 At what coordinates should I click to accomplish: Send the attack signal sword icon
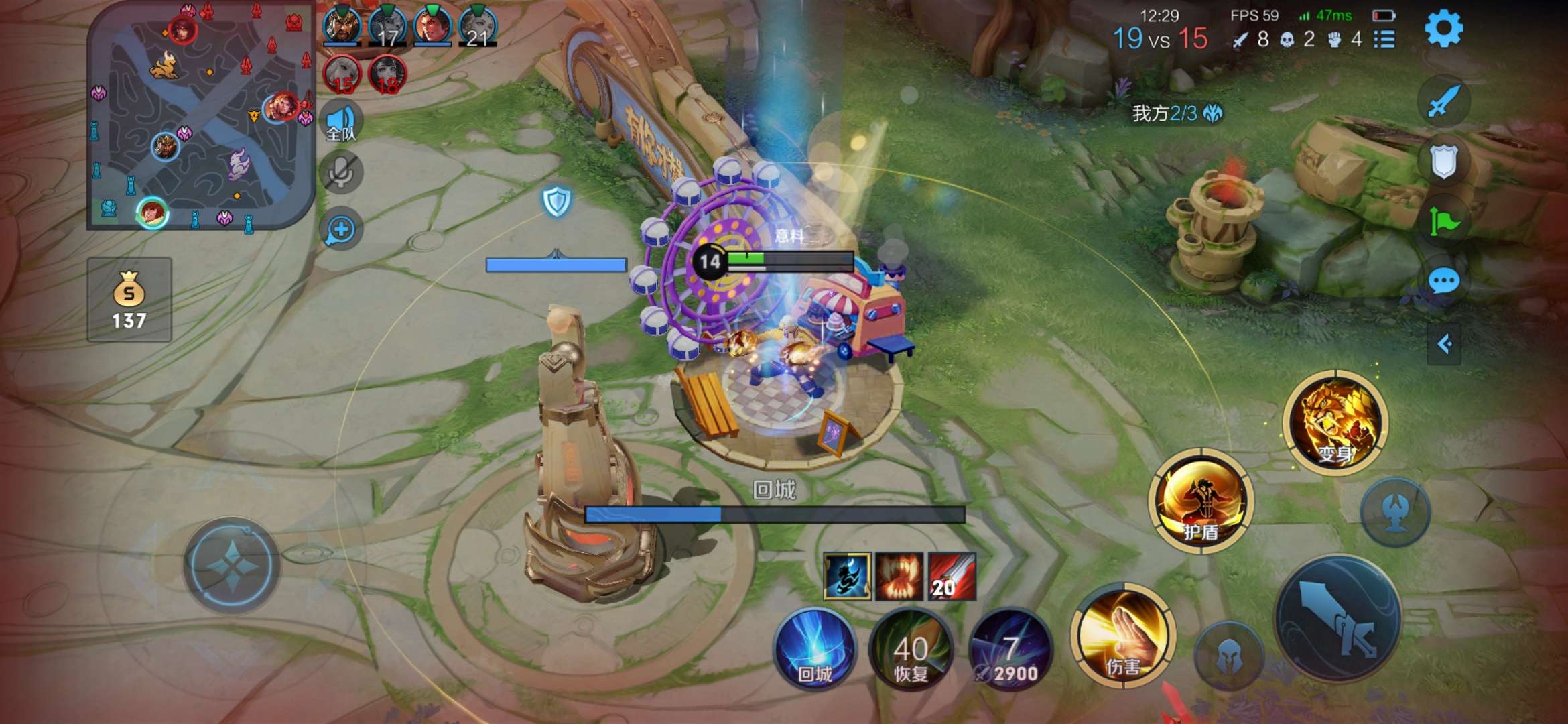pyautogui.click(x=1443, y=101)
